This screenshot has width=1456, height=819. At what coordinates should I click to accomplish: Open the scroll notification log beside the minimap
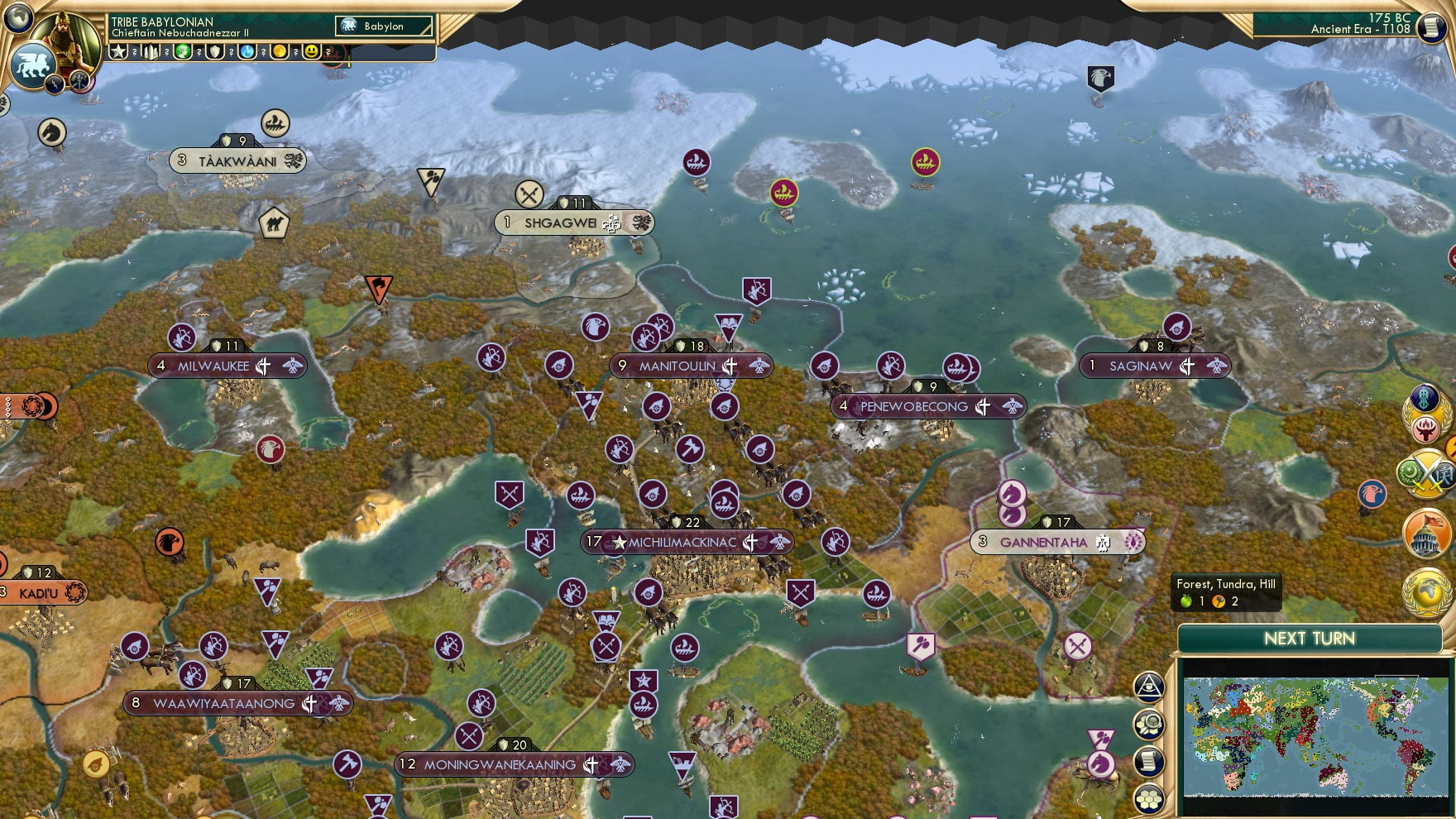tap(1148, 761)
